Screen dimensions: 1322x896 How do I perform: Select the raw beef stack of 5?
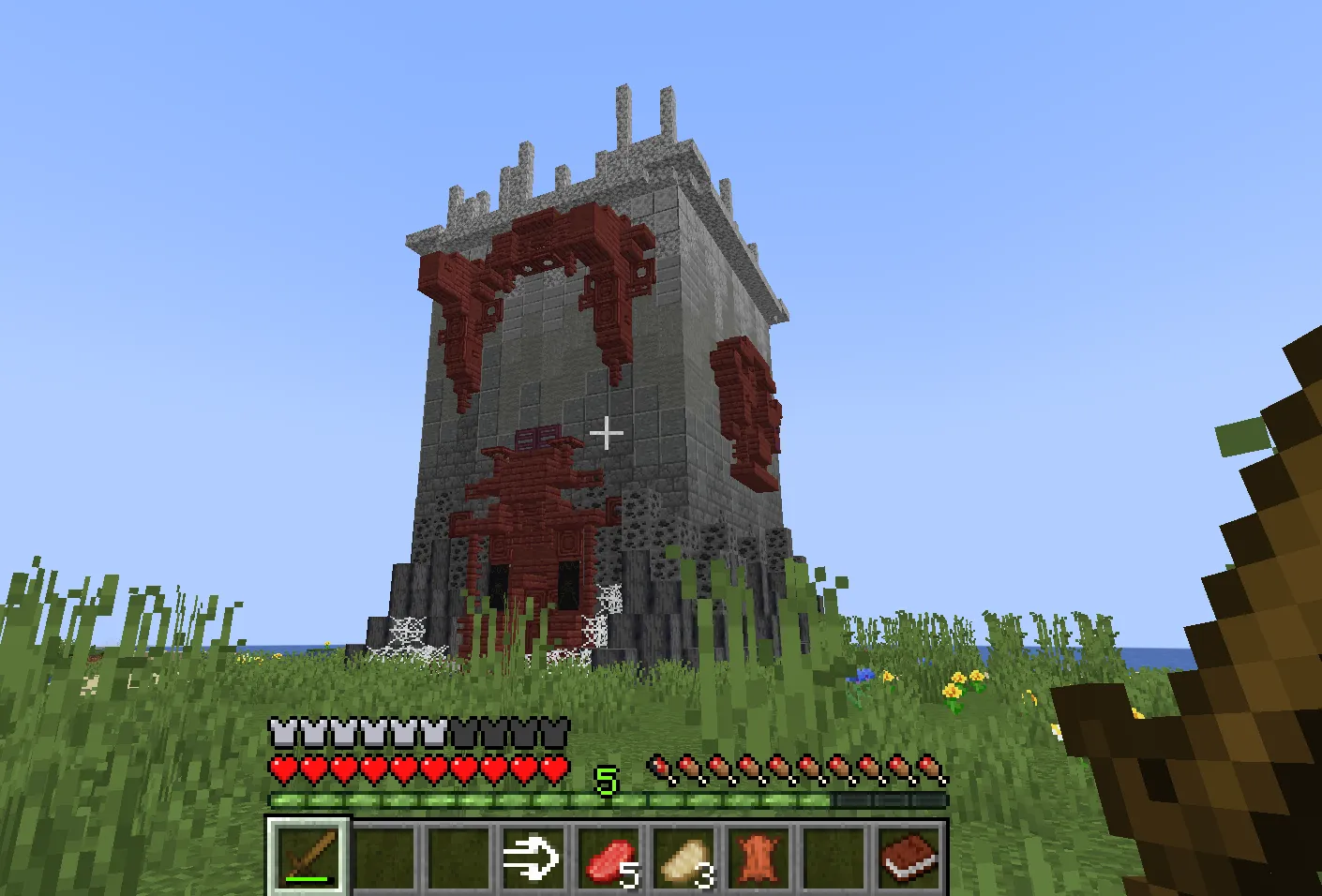pyautogui.click(x=609, y=858)
